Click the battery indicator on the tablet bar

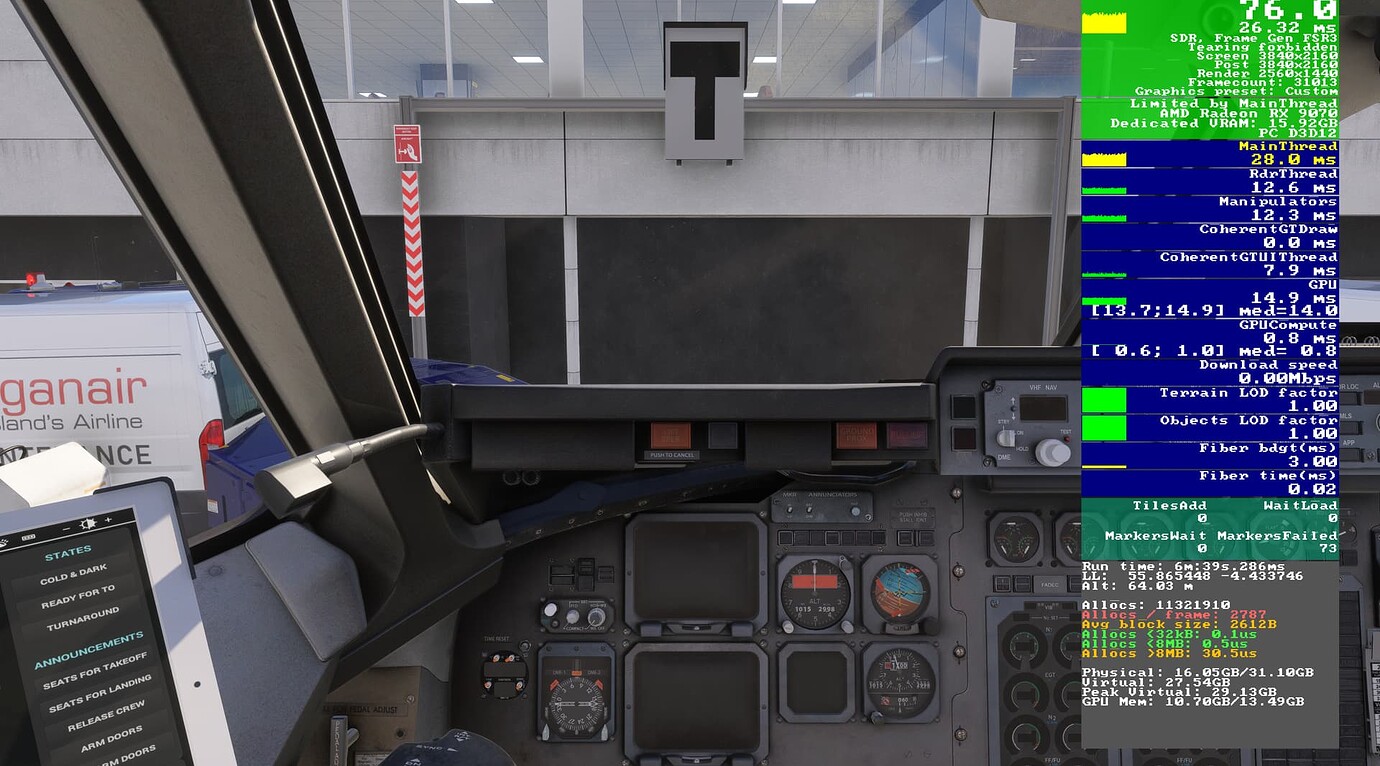tap(28, 536)
